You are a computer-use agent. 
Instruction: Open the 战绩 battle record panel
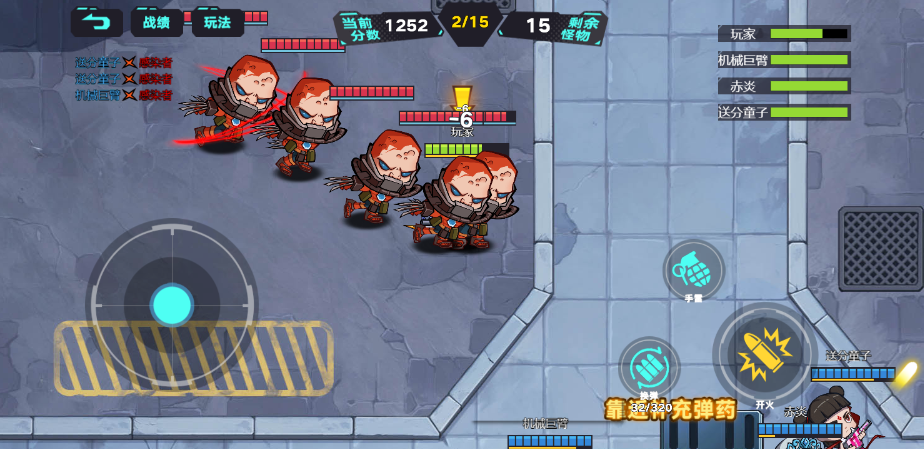pyautogui.click(x=157, y=22)
